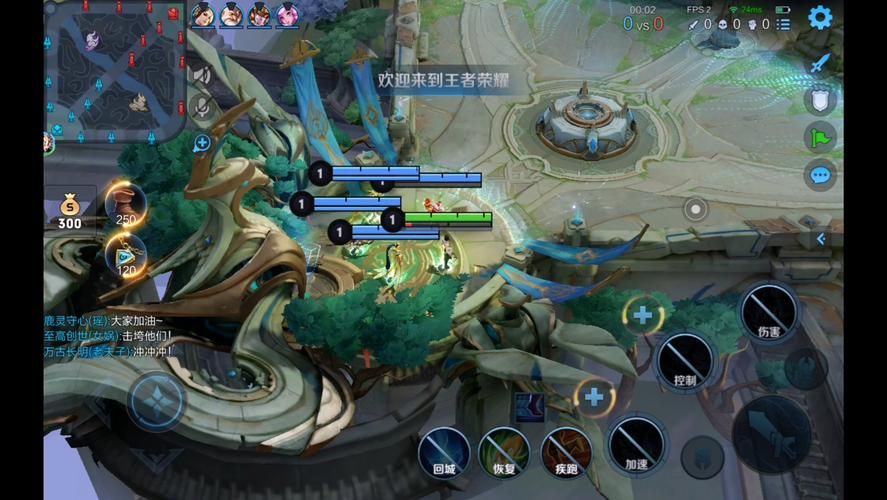Buy the recommended boots costing 250
The image size is (887, 500).
126,204
